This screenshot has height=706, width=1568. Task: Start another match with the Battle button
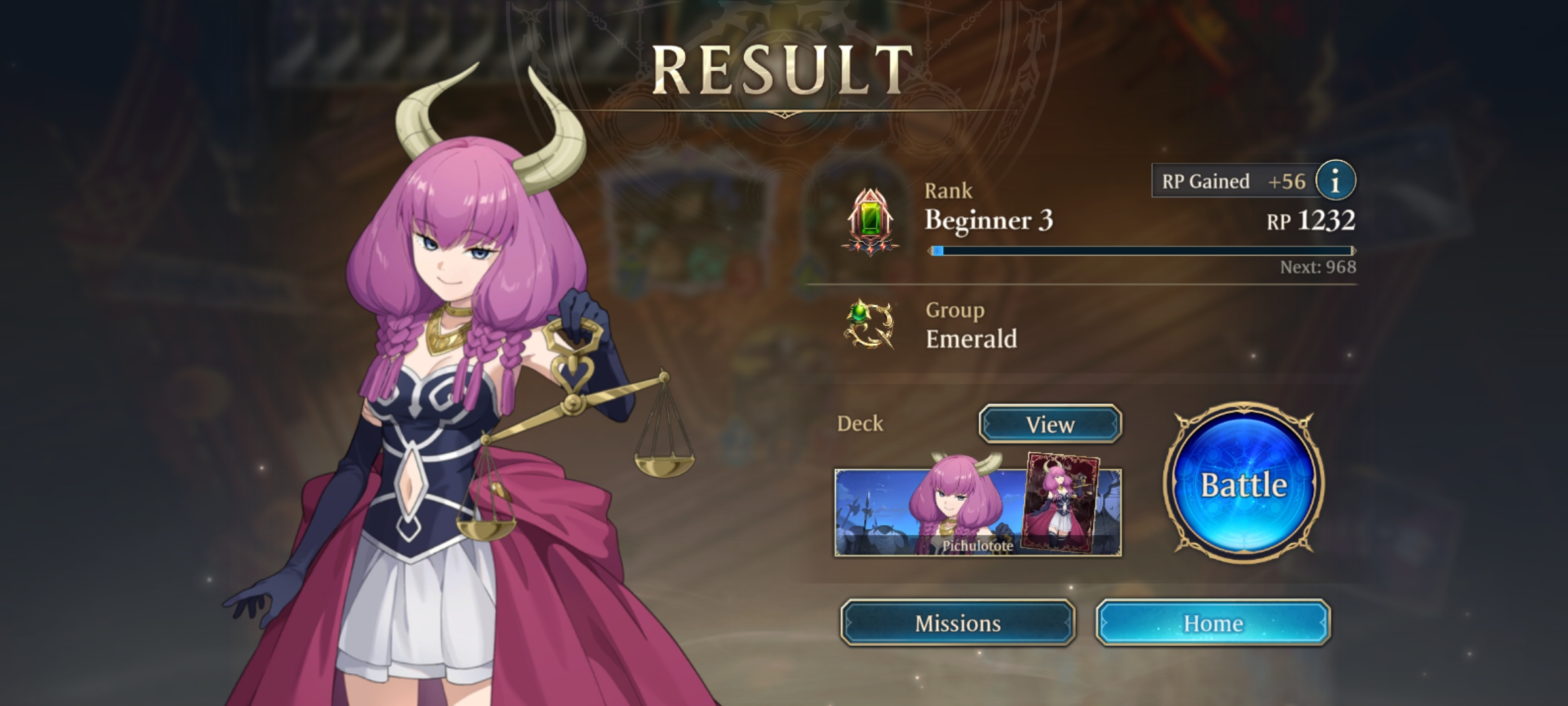[x=1244, y=484]
